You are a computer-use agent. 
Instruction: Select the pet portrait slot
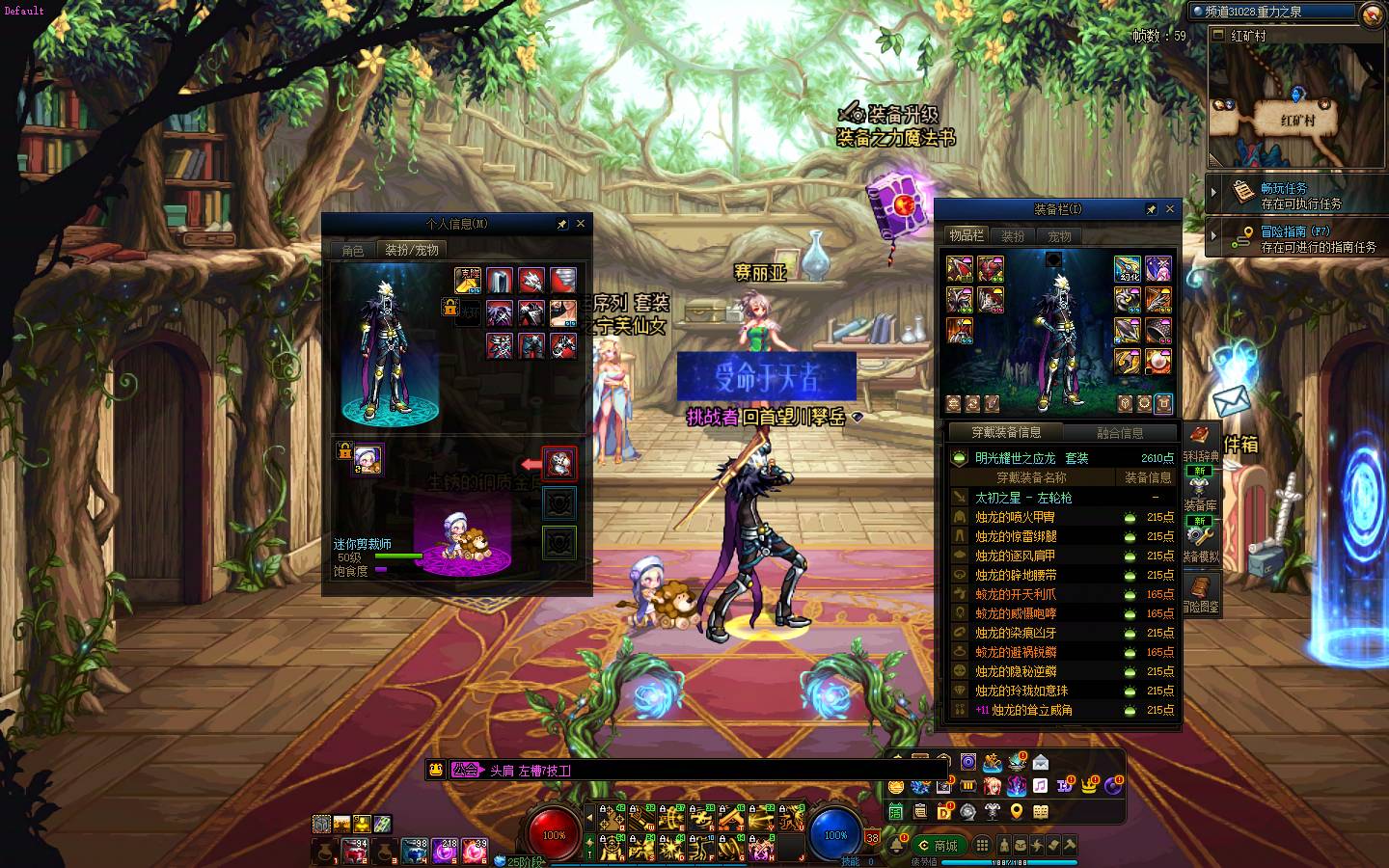coord(368,459)
